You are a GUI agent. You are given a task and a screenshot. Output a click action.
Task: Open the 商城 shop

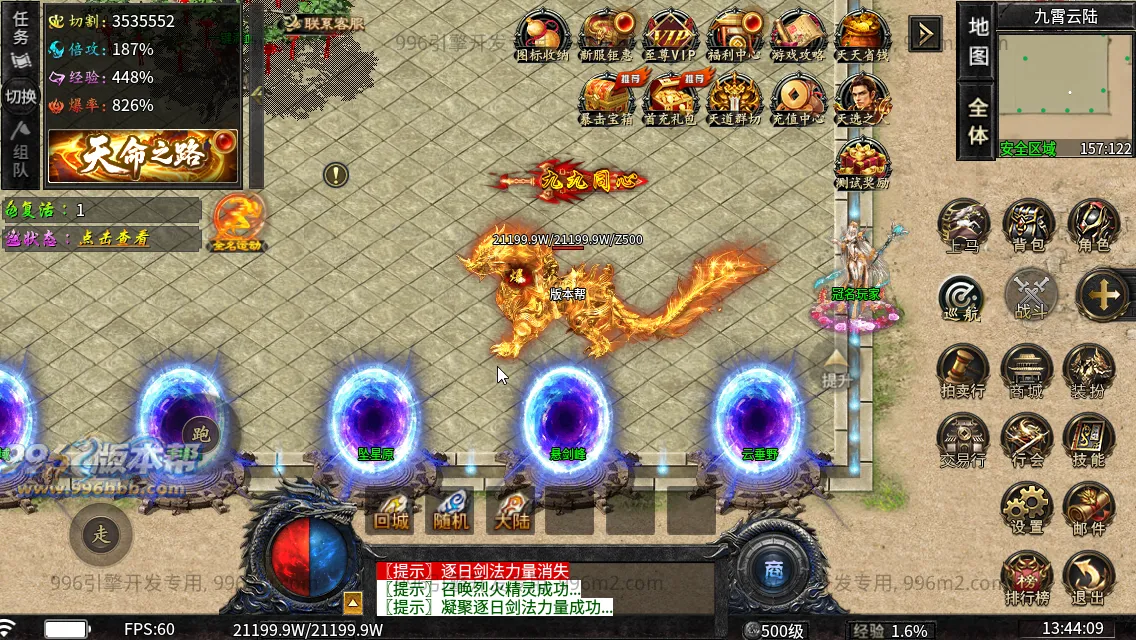pyautogui.click(x=1027, y=370)
